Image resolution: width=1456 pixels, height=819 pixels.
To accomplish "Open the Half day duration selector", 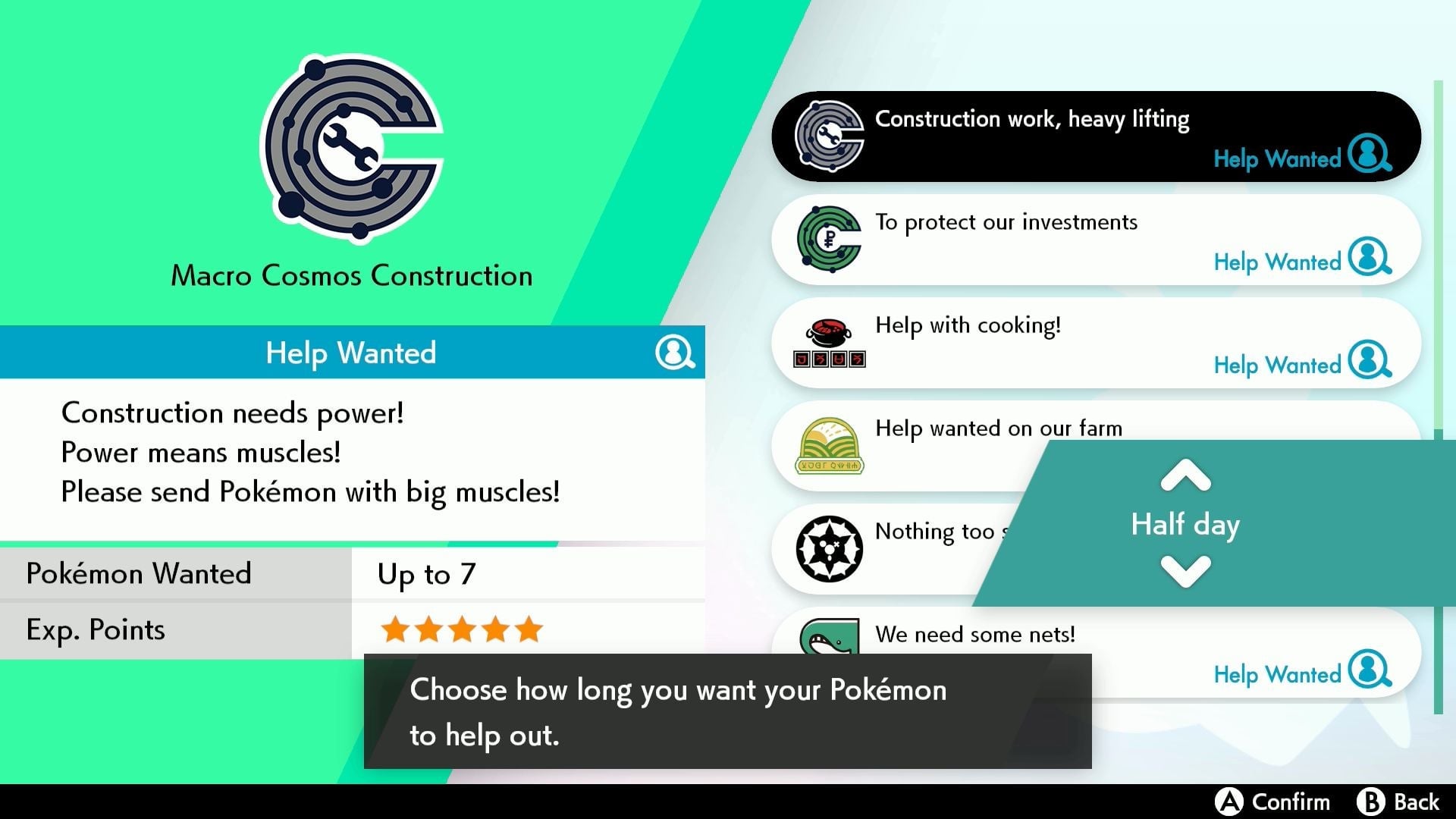I will [1185, 524].
